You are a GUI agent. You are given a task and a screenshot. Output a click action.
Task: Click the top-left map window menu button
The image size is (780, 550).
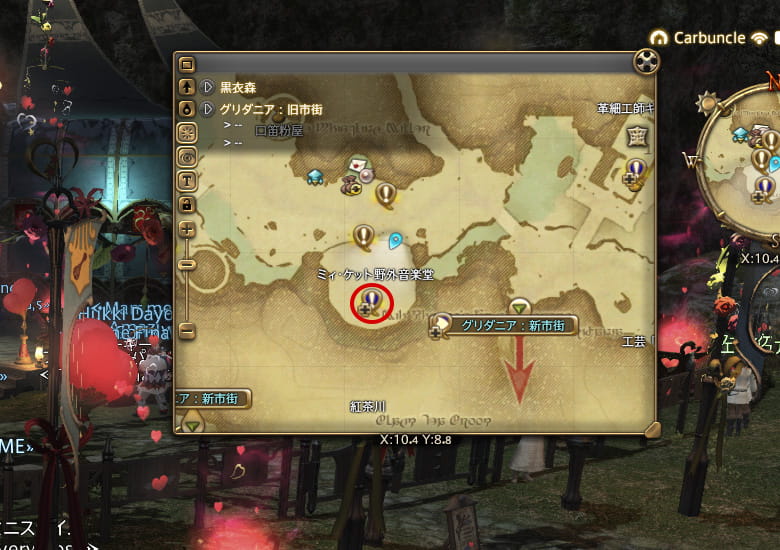pyautogui.click(x=187, y=65)
